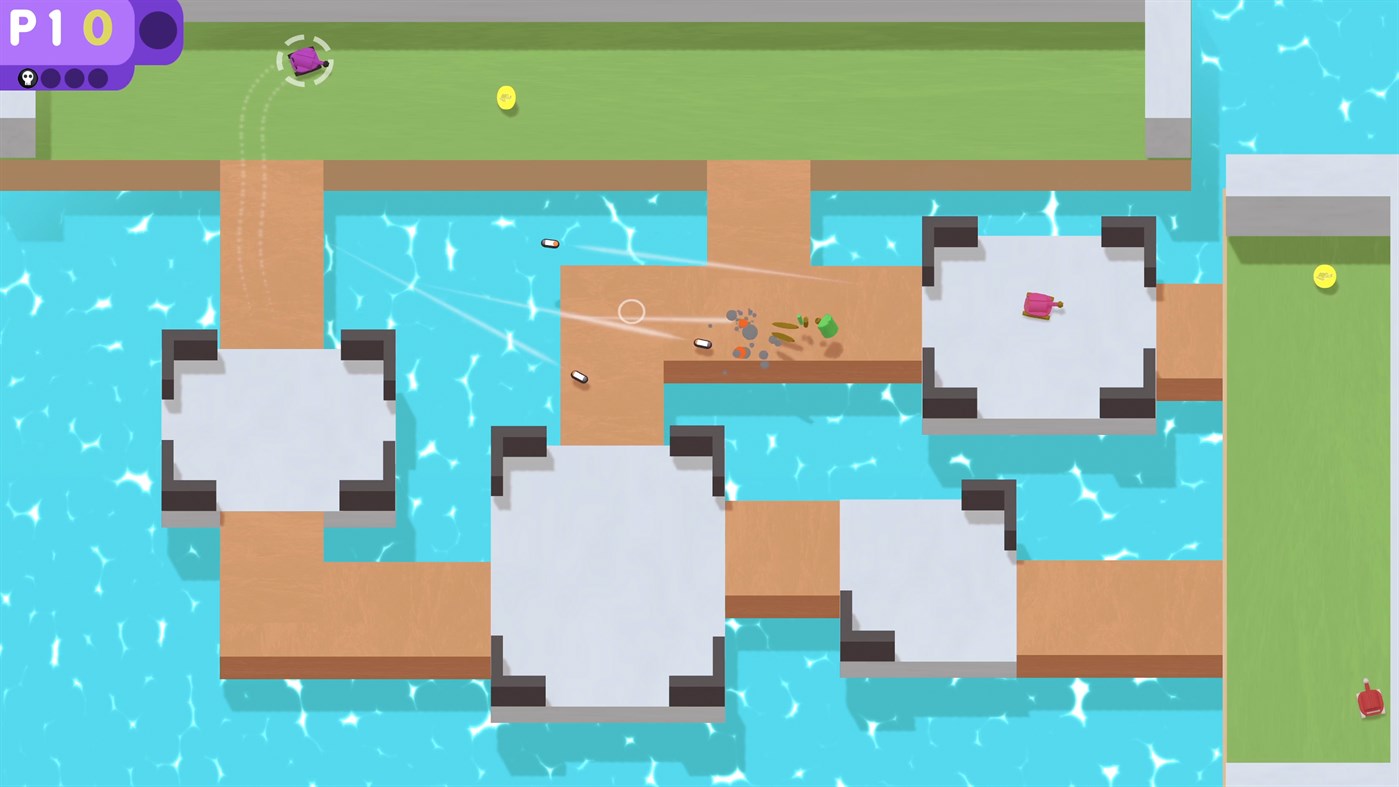The height and width of the screenshot is (787, 1399).
Task: Click the green power-up crate near the explosion
Action: pos(827,326)
